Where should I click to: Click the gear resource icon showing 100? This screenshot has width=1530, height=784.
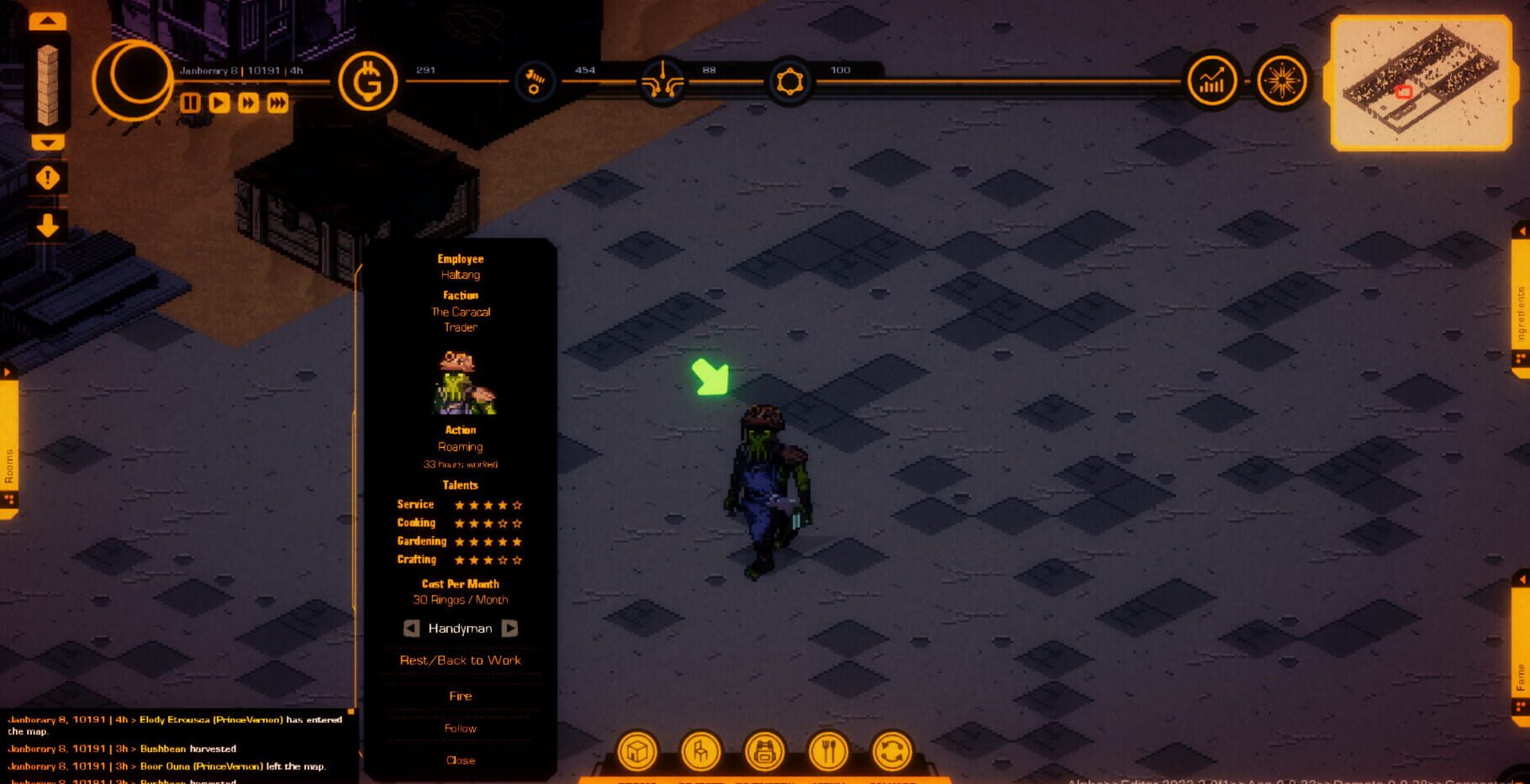point(789,83)
